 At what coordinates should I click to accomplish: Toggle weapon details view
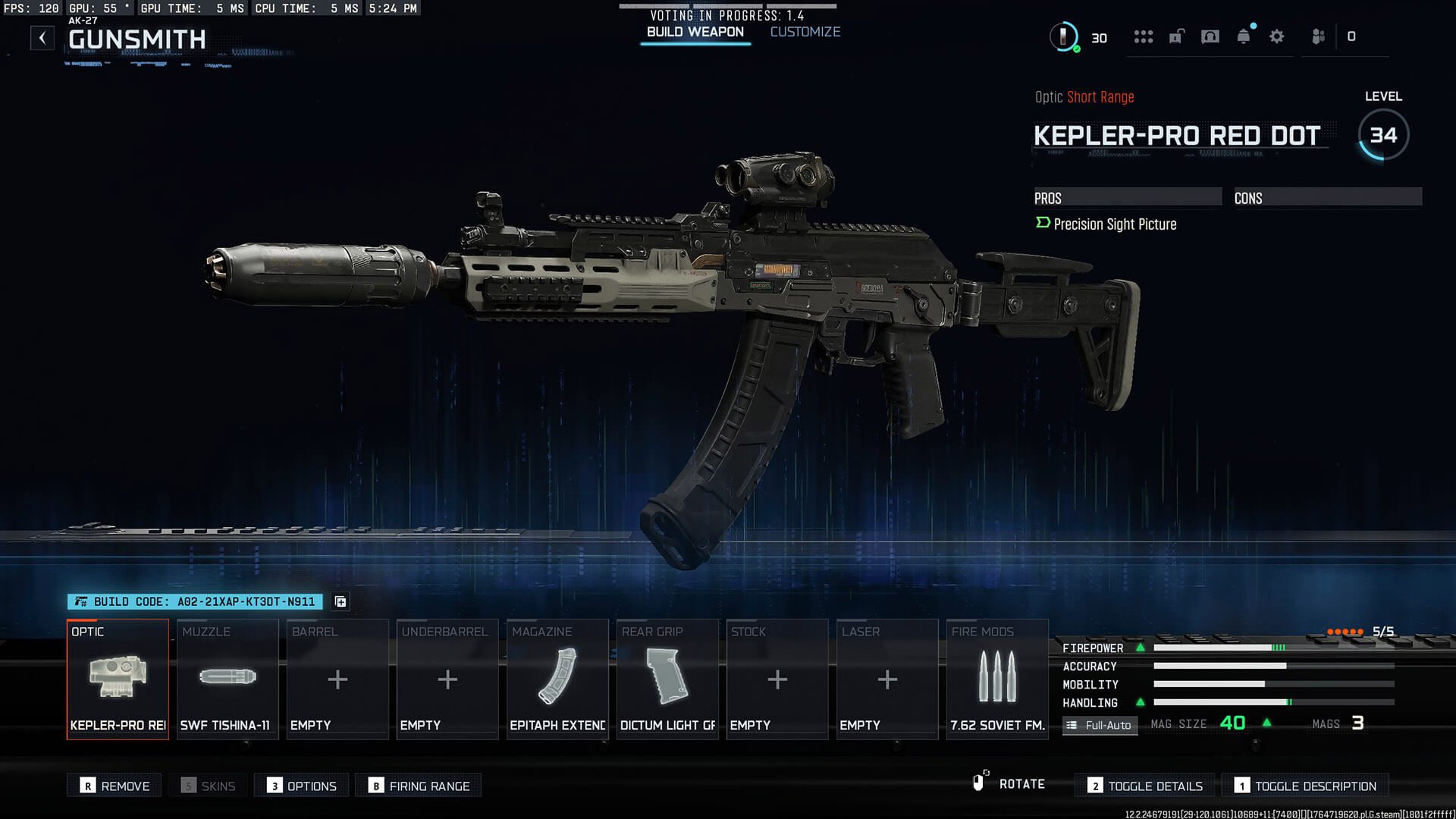[1145, 786]
